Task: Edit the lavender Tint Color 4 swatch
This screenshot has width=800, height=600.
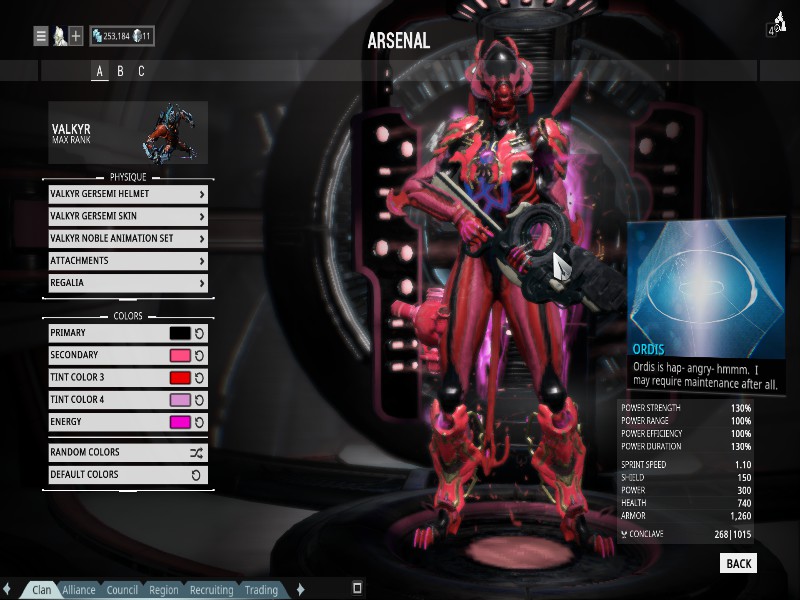Action: tap(180, 400)
